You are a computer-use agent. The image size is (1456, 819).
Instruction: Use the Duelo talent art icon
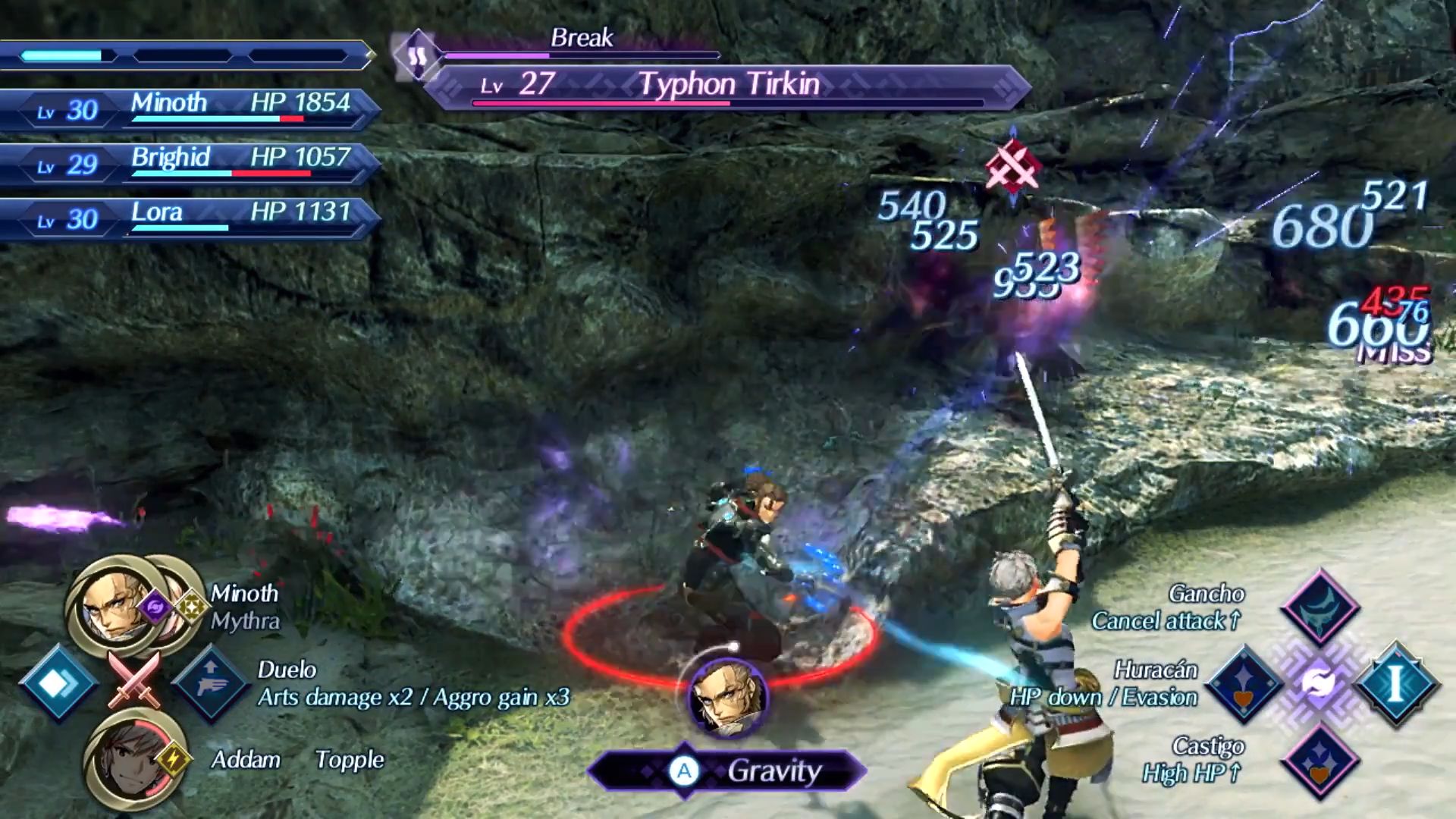coord(211,684)
